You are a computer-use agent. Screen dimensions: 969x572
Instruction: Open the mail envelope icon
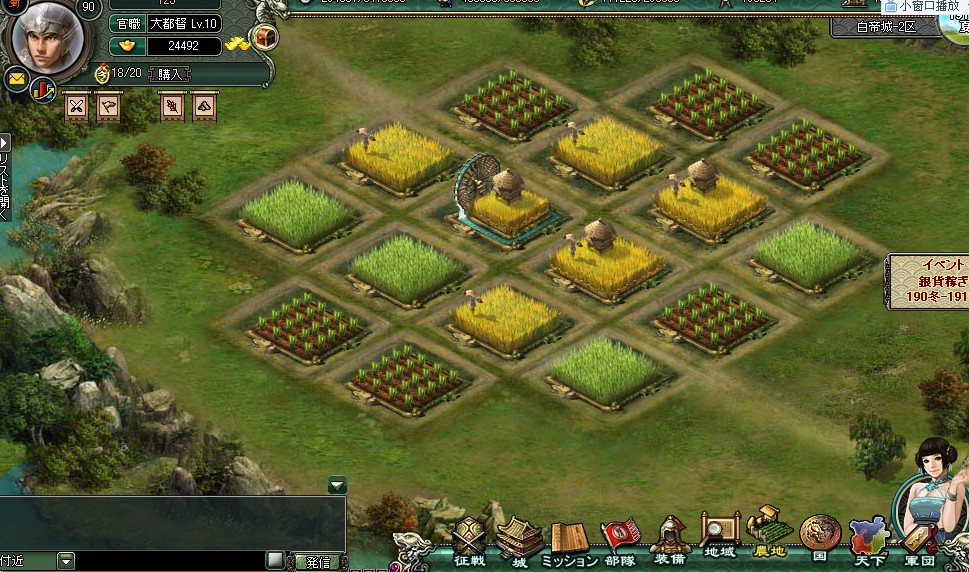tap(17, 79)
